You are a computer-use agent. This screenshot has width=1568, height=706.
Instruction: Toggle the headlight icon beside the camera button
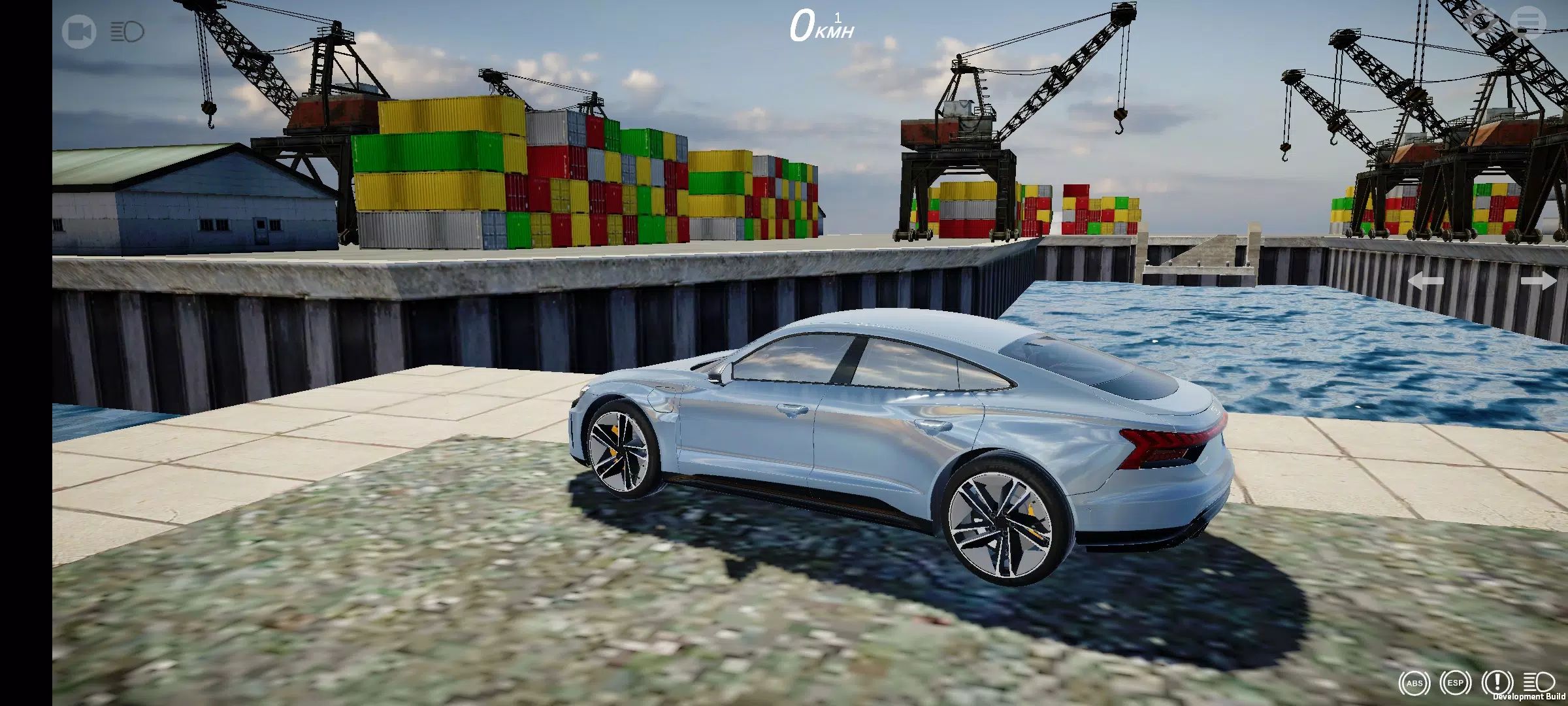click(x=127, y=31)
